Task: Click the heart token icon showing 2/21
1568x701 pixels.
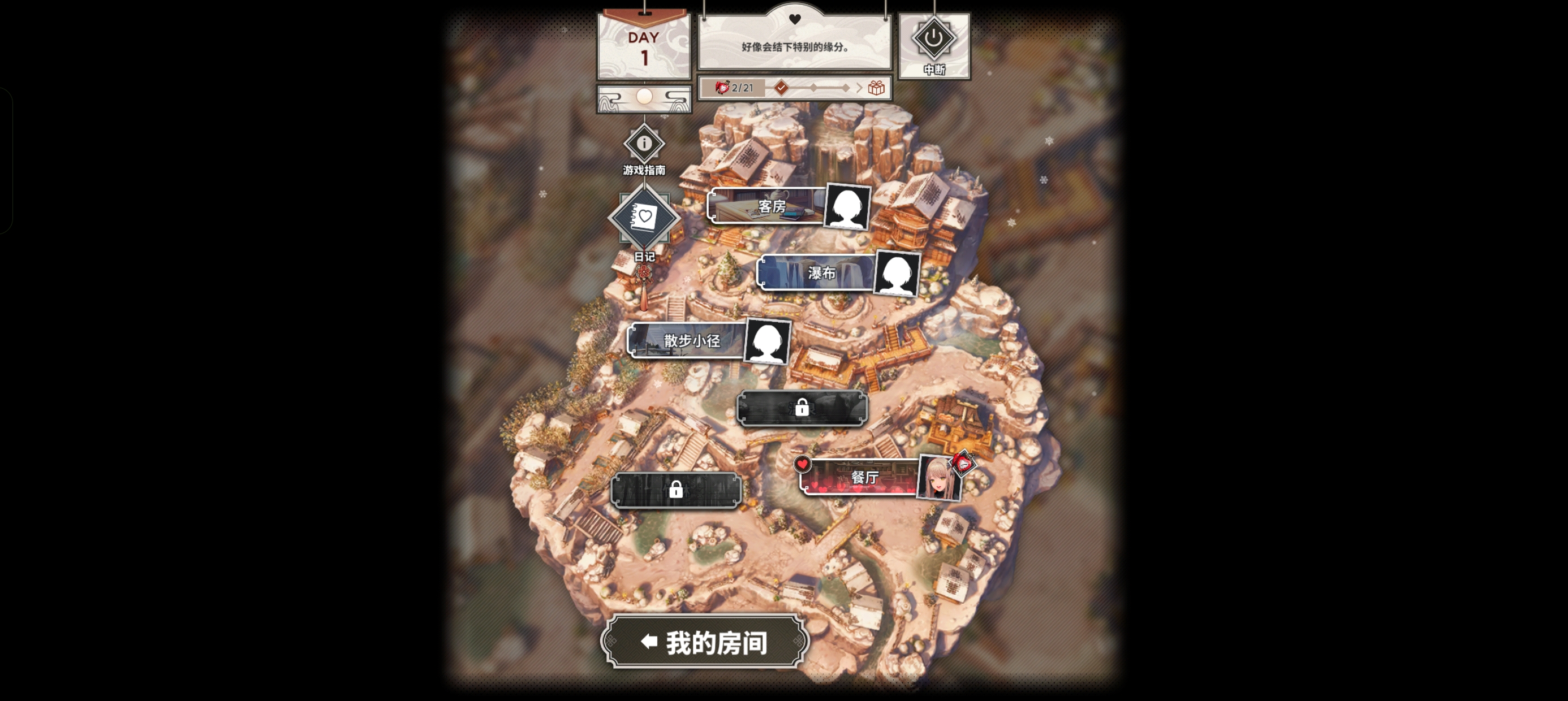Action: coord(723,87)
